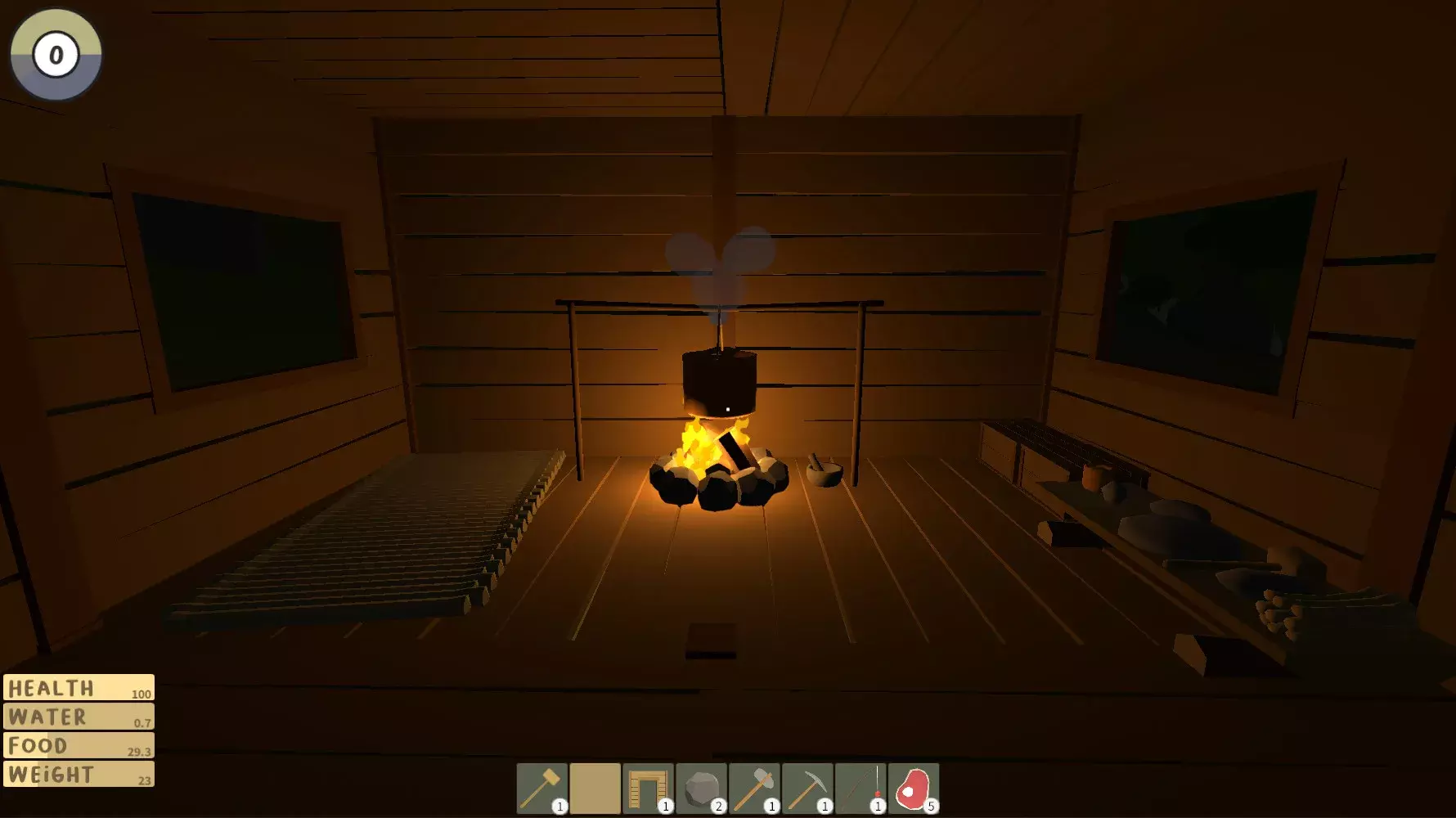Equip the stone axe from the hotbar
This screenshot has height=818, width=1456.
[x=754, y=789]
